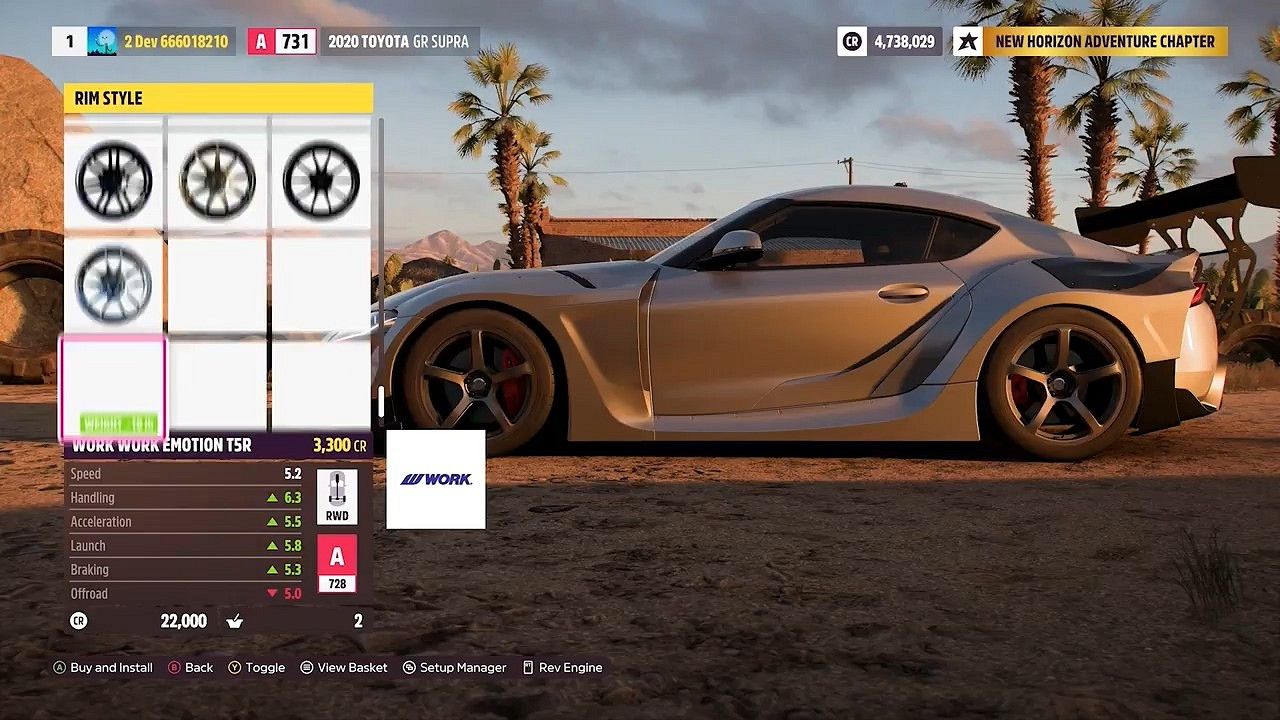This screenshot has width=1280, height=720.
Task: Choose the silver-blue rim tile
Action: 114,284
